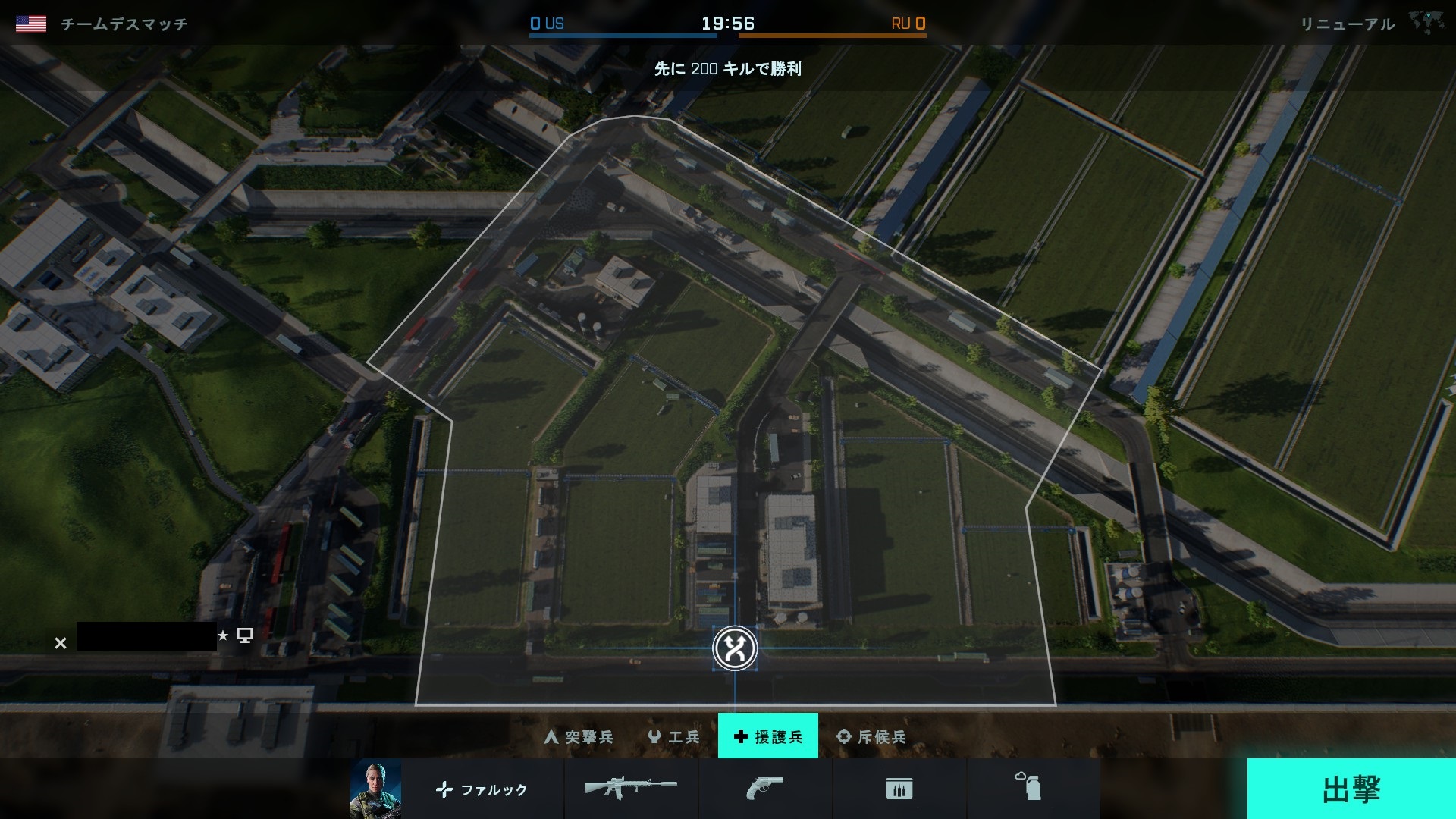This screenshot has width=1456, height=819.
Task: Switch to the 突撃兵 assault class
Action: 579,736
